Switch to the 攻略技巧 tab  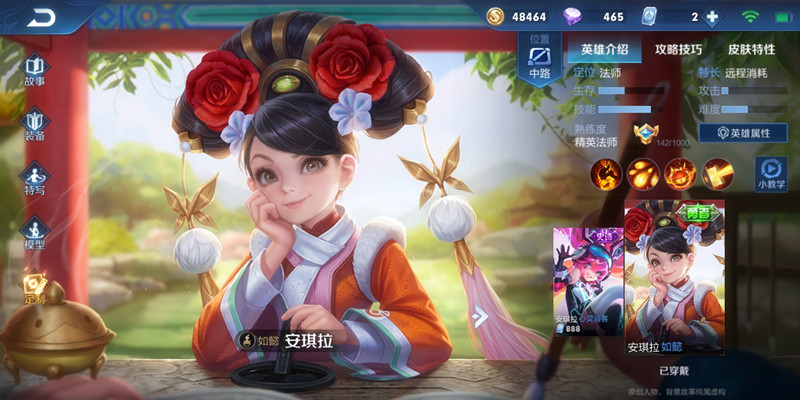click(678, 49)
